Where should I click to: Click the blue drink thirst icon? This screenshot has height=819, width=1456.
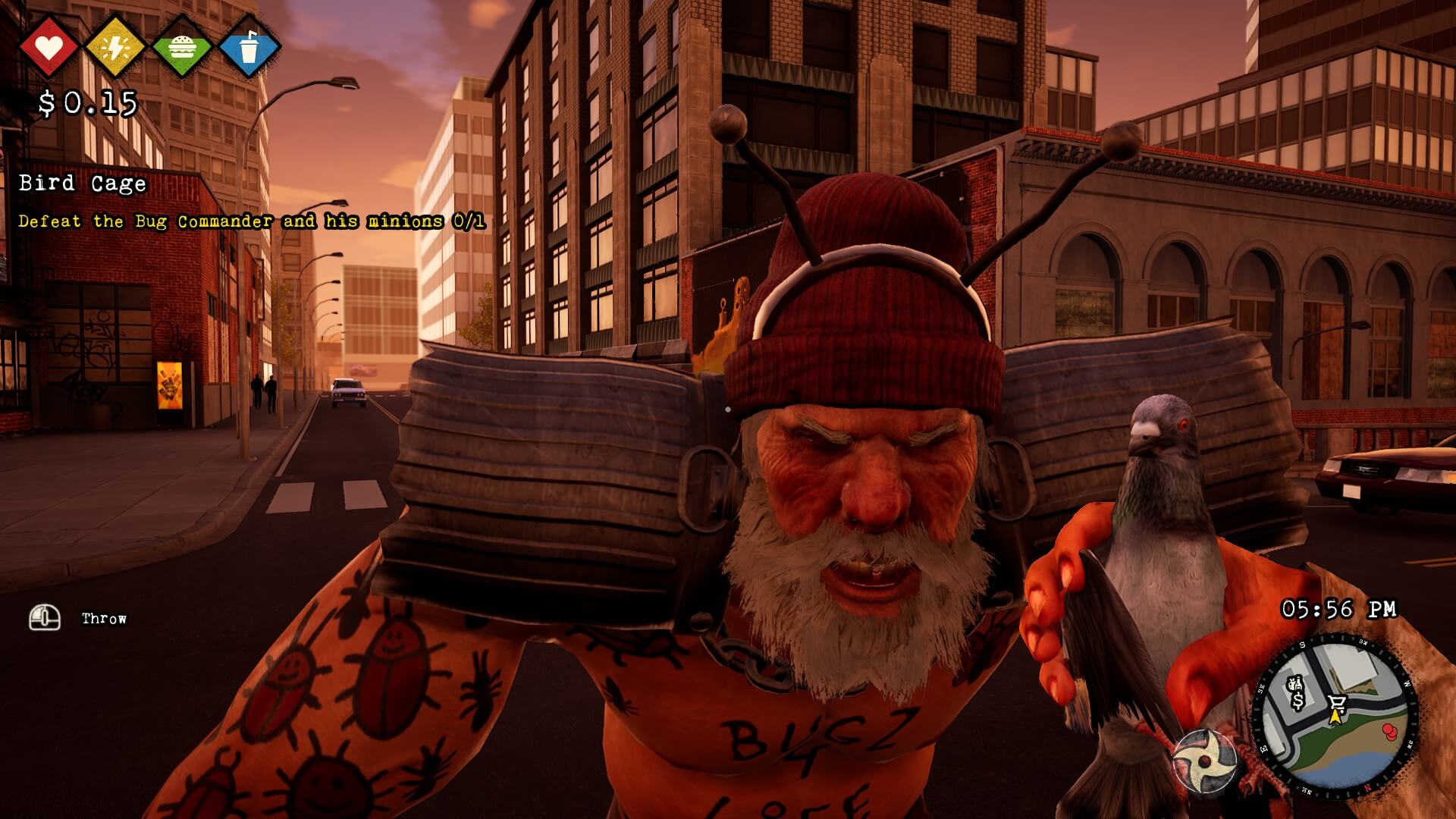pos(250,47)
